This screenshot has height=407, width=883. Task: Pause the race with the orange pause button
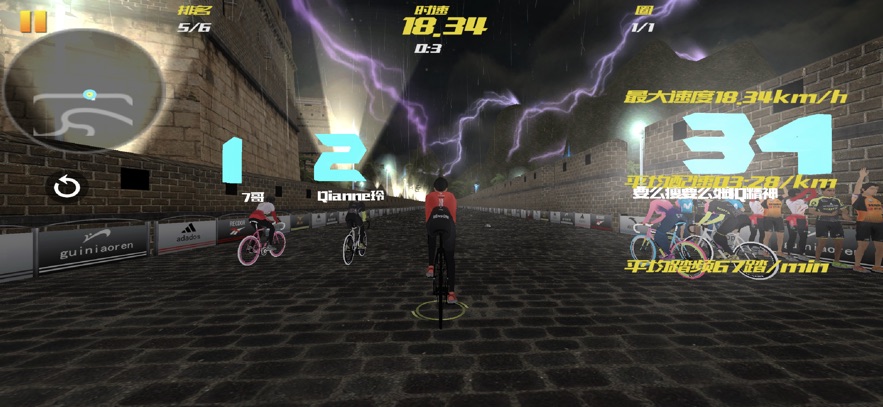pyautogui.click(x=33, y=21)
